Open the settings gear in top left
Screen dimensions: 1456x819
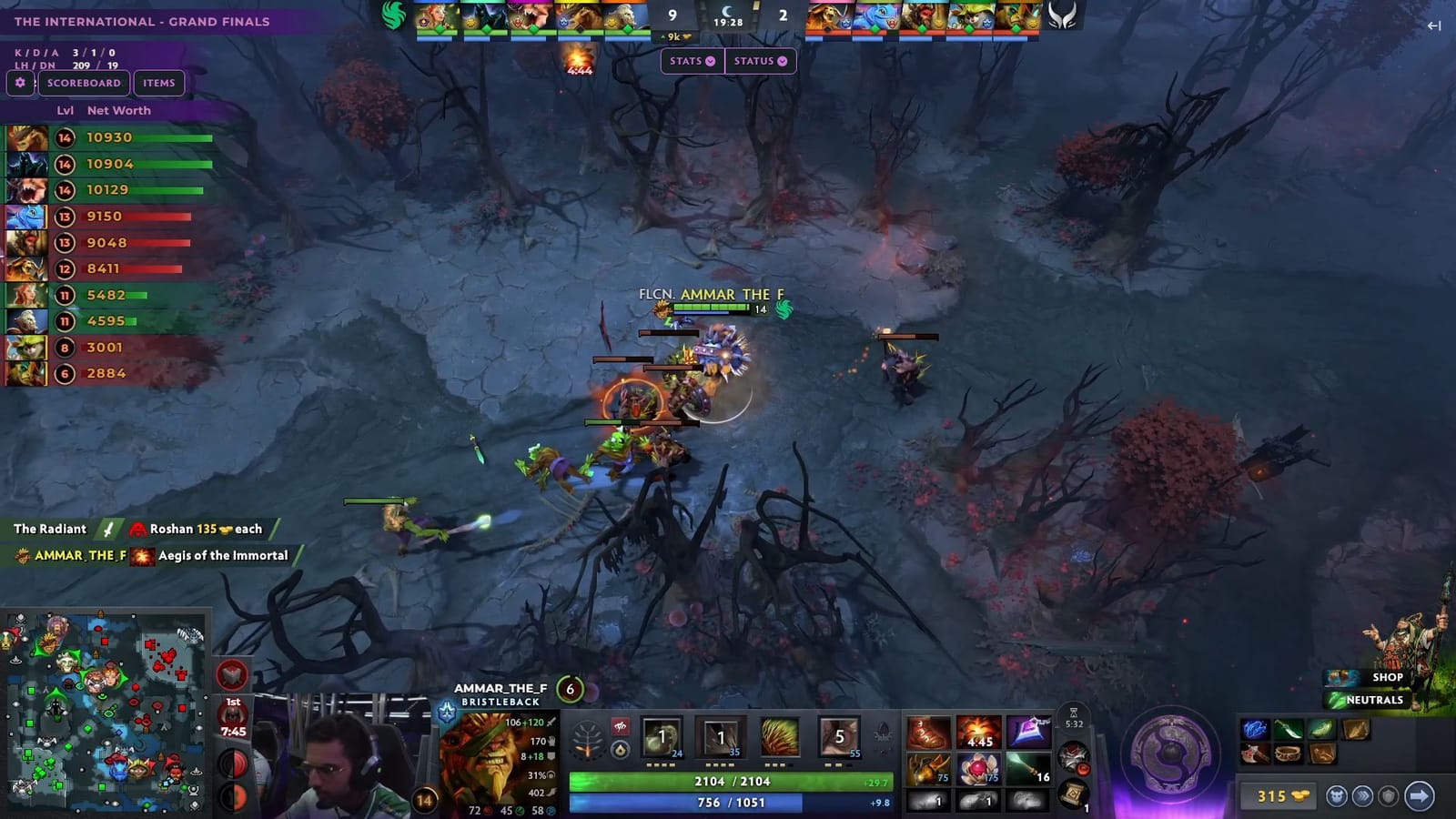[19, 83]
